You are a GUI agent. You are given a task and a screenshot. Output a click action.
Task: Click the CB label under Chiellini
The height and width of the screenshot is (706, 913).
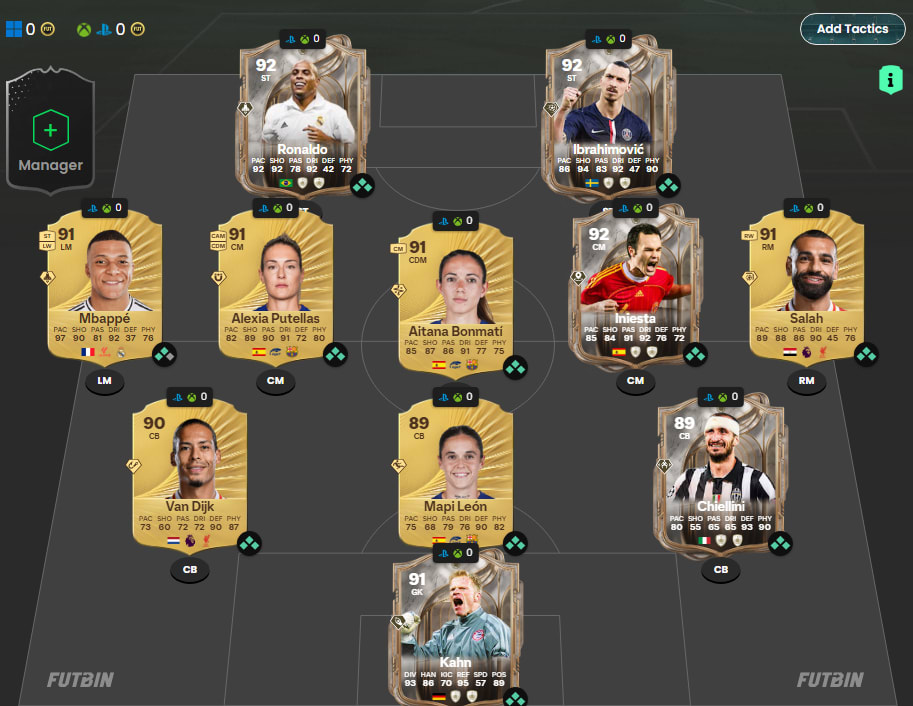(x=721, y=571)
